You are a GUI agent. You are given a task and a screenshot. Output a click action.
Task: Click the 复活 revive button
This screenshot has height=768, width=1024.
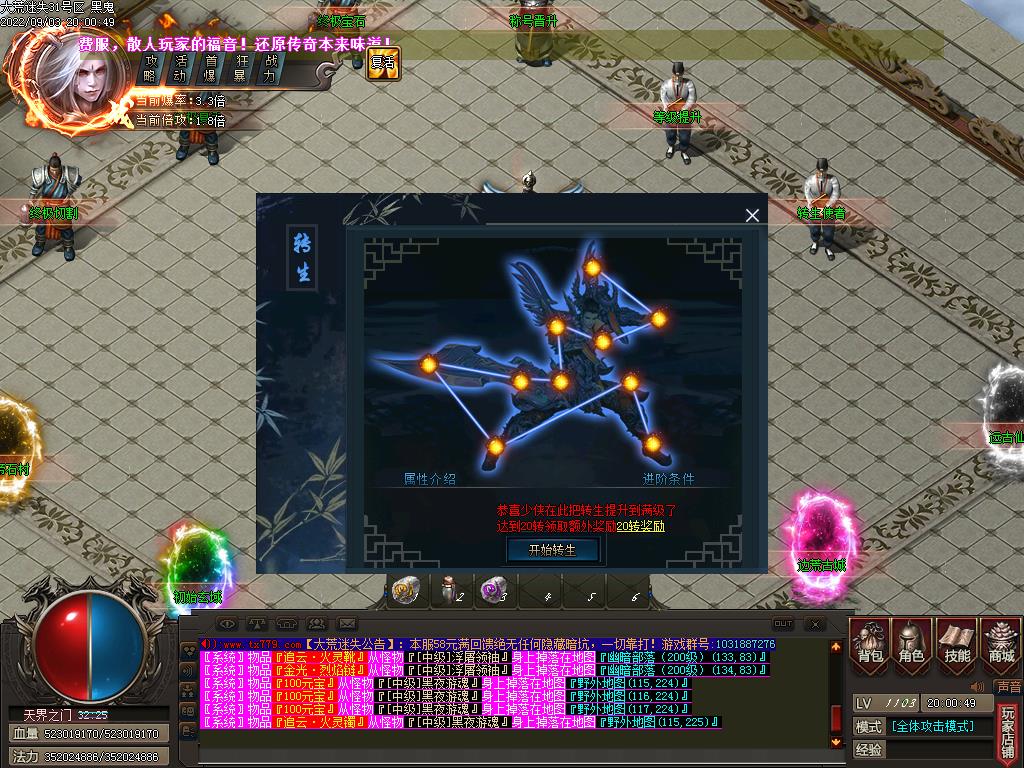[x=383, y=62]
